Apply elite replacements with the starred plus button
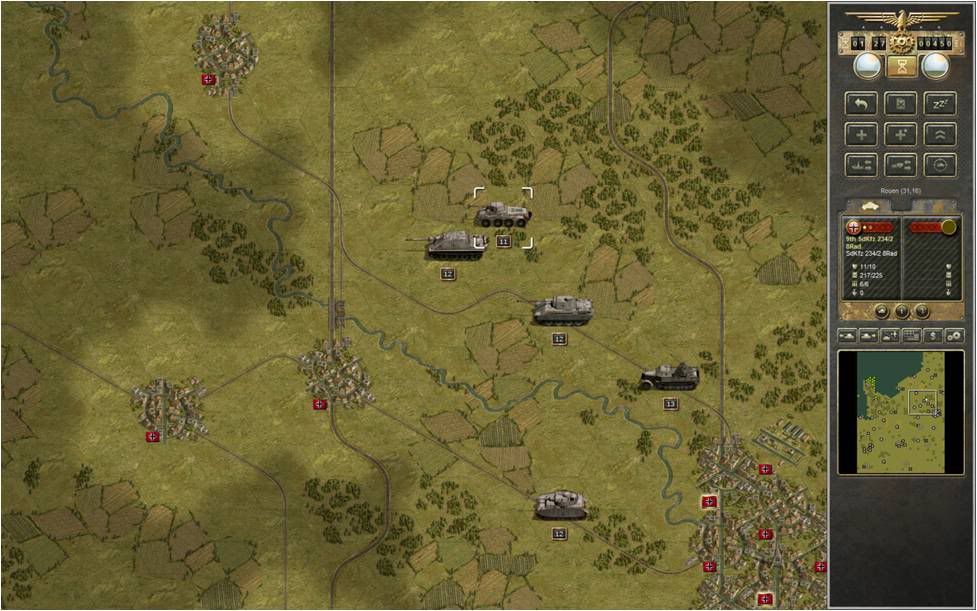The image size is (977, 611). click(x=901, y=134)
